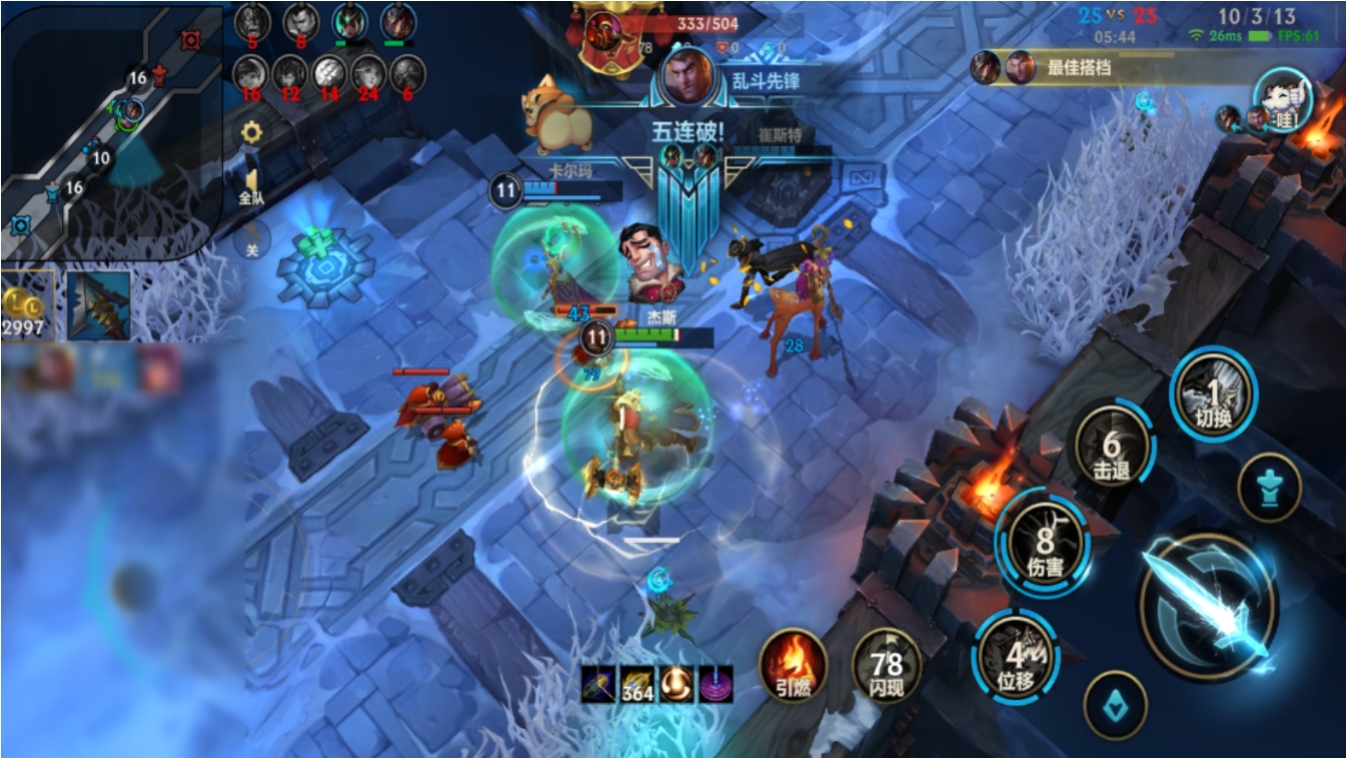Trigger the 位移 dash skill
Image resolution: width=1346 pixels, height=758 pixels.
pyautogui.click(x=1016, y=657)
